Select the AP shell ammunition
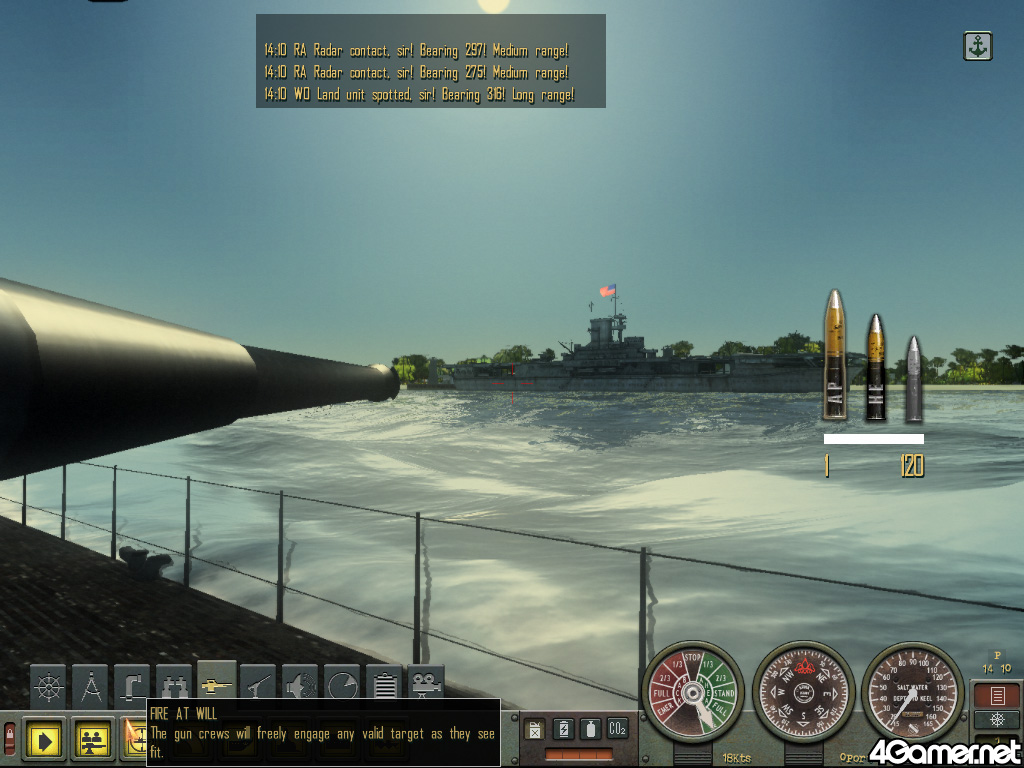The image size is (1024, 768). pyautogui.click(x=834, y=356)
